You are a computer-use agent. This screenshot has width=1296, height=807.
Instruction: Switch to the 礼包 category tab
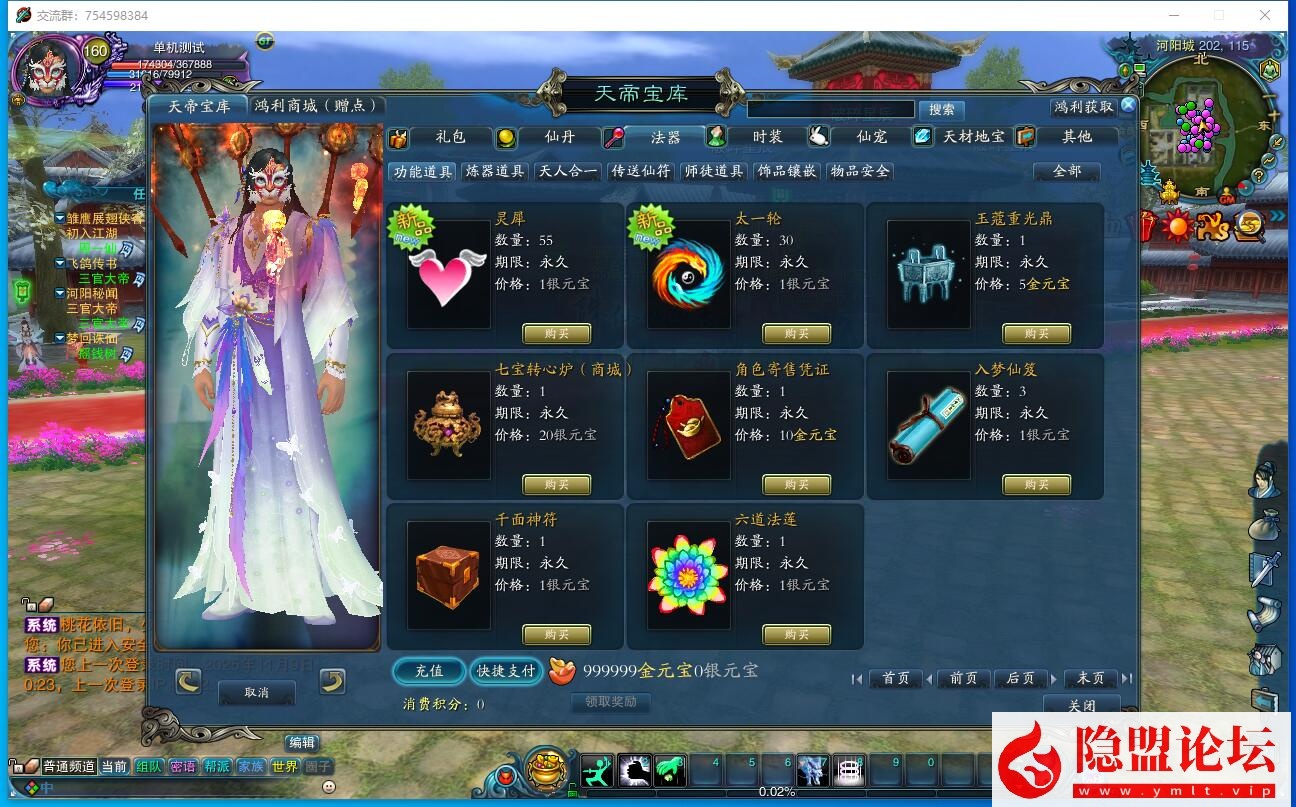450,137
